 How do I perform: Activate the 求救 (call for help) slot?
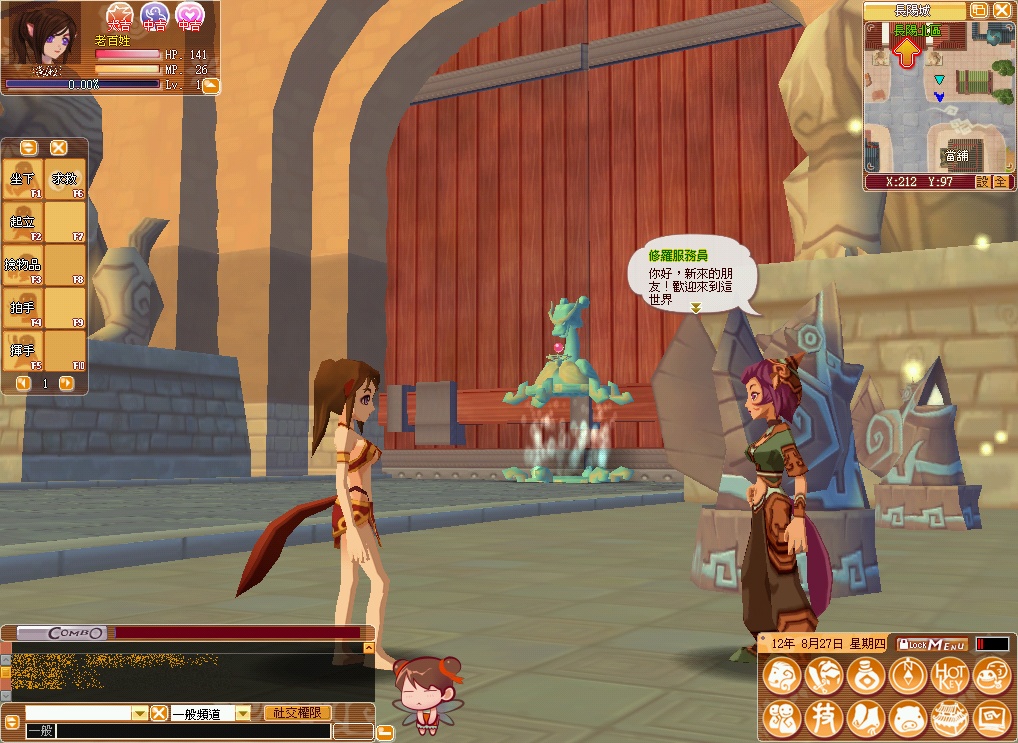(x=65, y=179)
